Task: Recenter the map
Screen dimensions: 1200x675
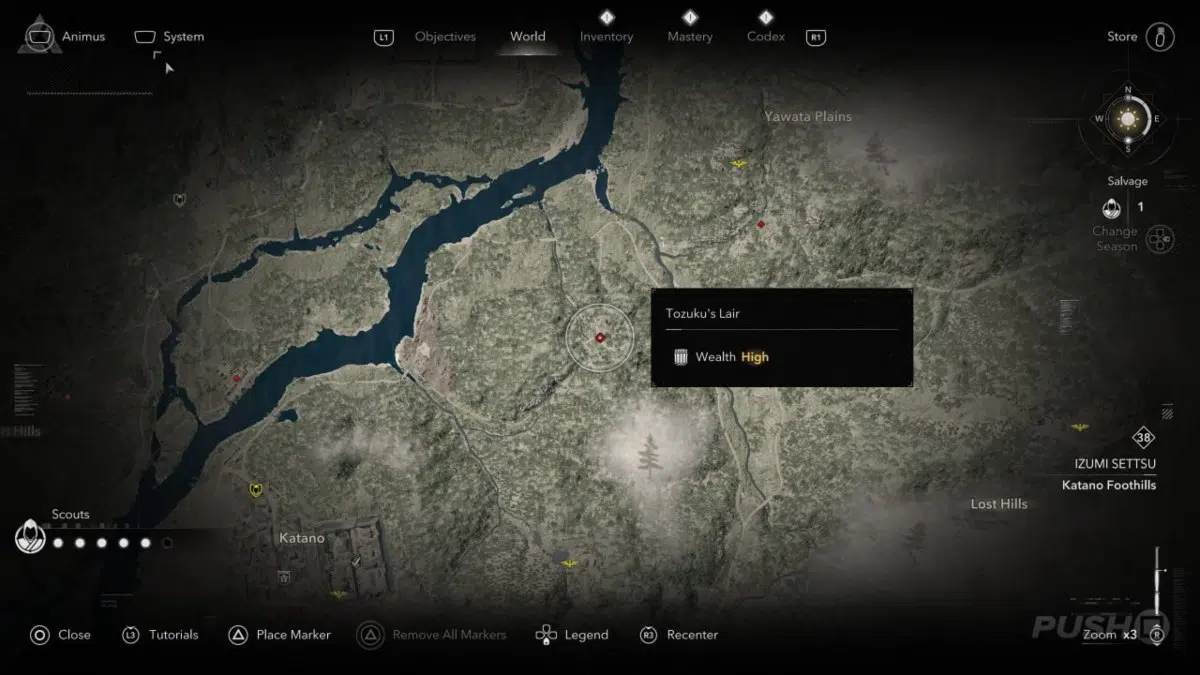Action: tap(679, 634)
